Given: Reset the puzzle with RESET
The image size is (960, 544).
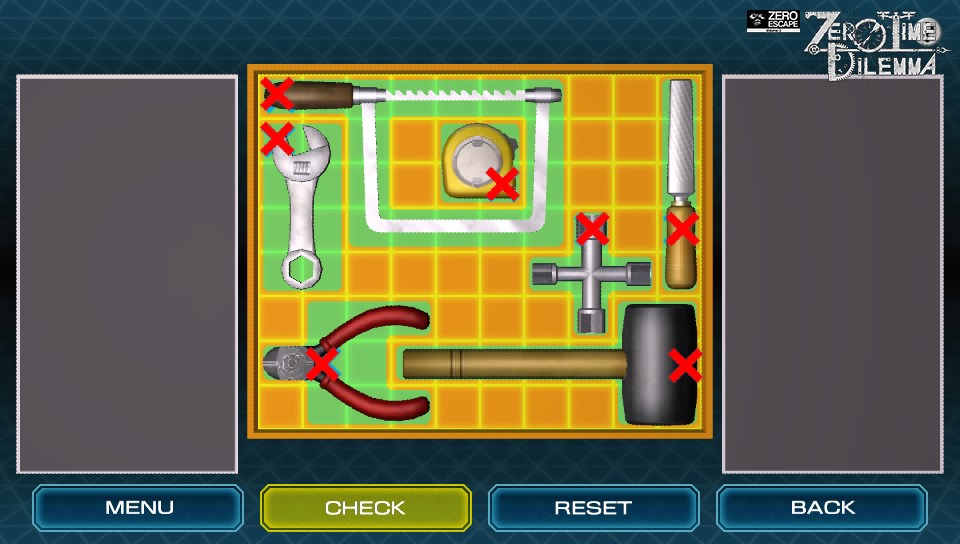Looking at the screenshot, I should pos(593,507).
